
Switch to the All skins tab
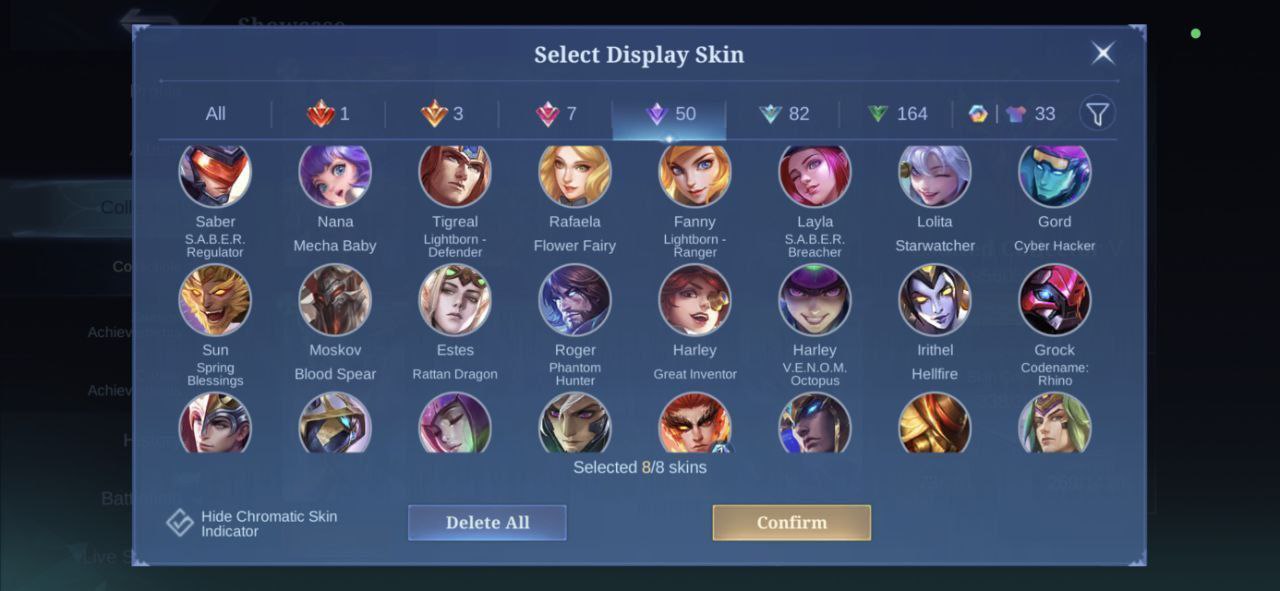(215, 114)
